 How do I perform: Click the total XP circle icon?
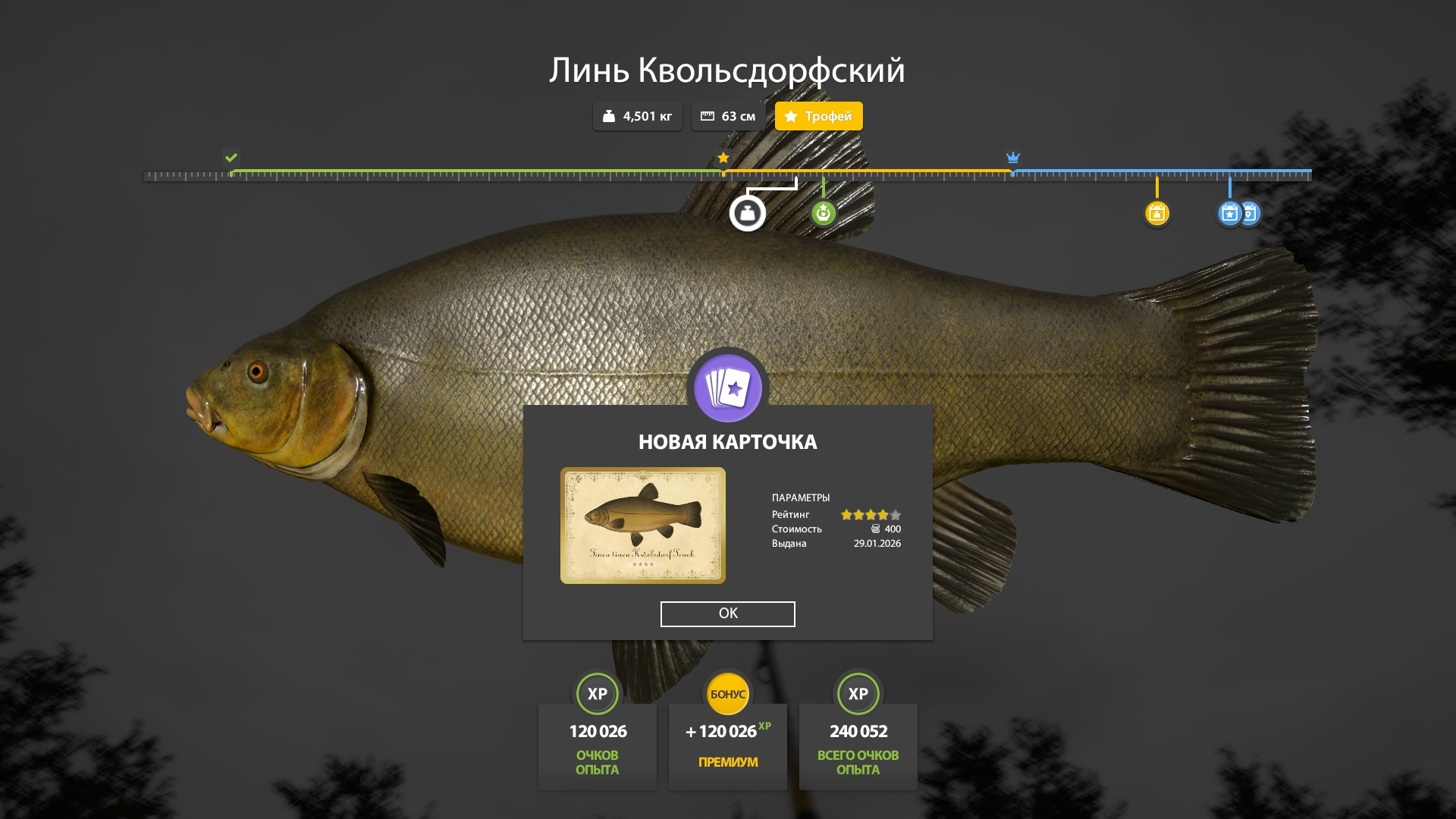point(858,694)
